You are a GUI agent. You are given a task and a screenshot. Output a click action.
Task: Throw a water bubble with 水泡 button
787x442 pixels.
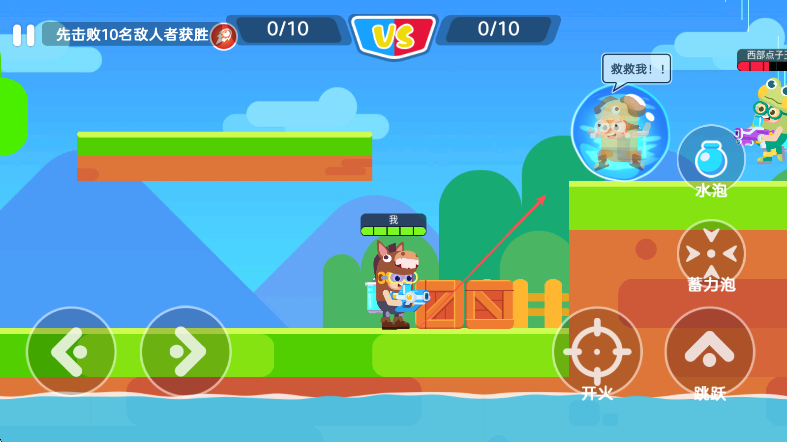pyautogui.click(x=711, y=159)
